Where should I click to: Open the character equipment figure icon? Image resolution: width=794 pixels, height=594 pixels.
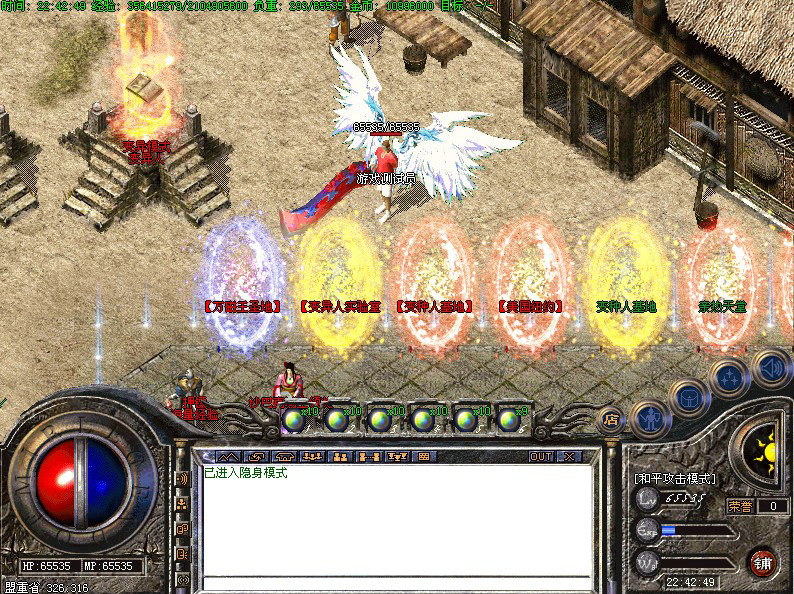pyautogui.click(x=649, y=417)
